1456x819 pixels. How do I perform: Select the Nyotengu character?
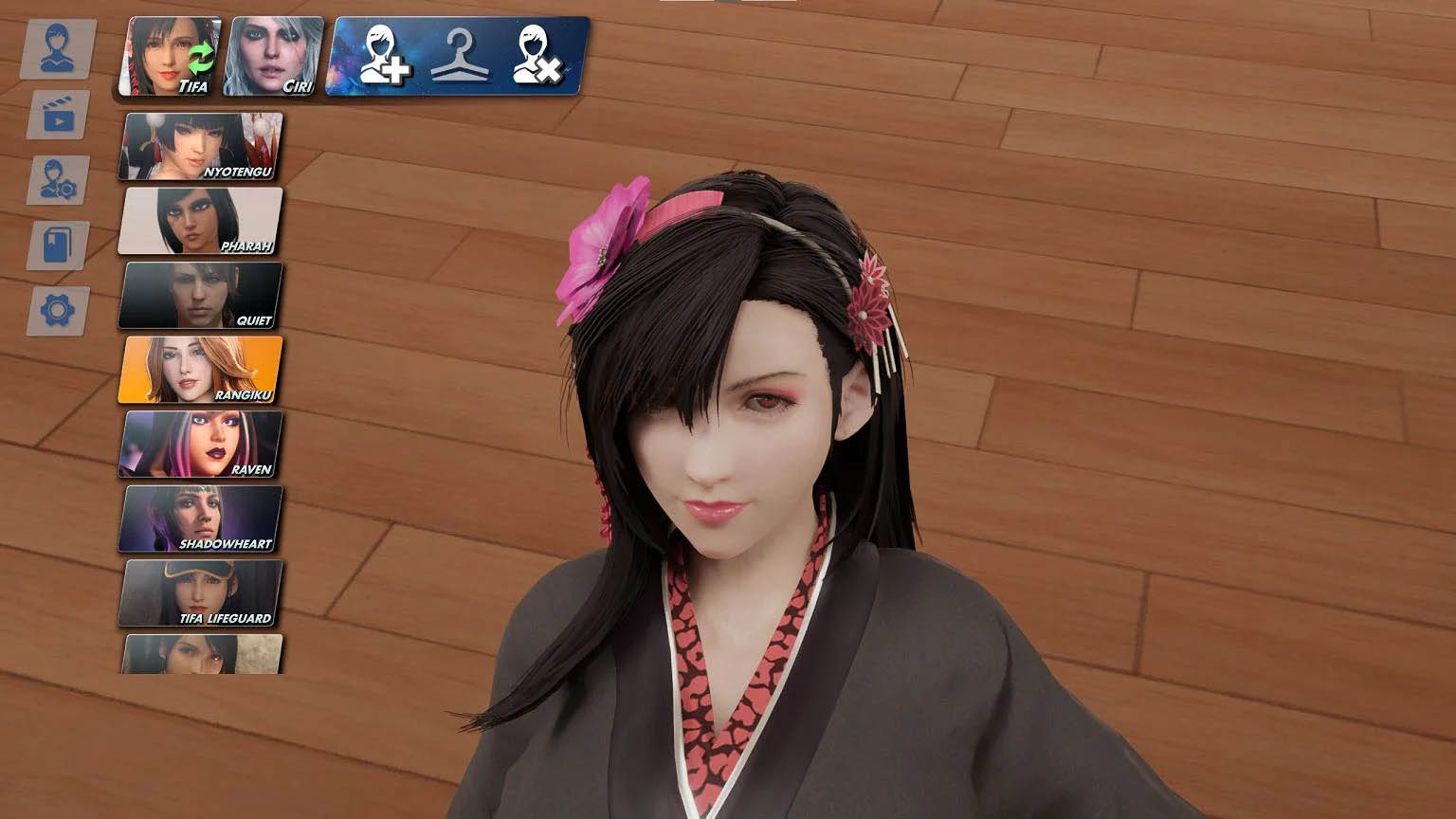[x=199, y=145]
